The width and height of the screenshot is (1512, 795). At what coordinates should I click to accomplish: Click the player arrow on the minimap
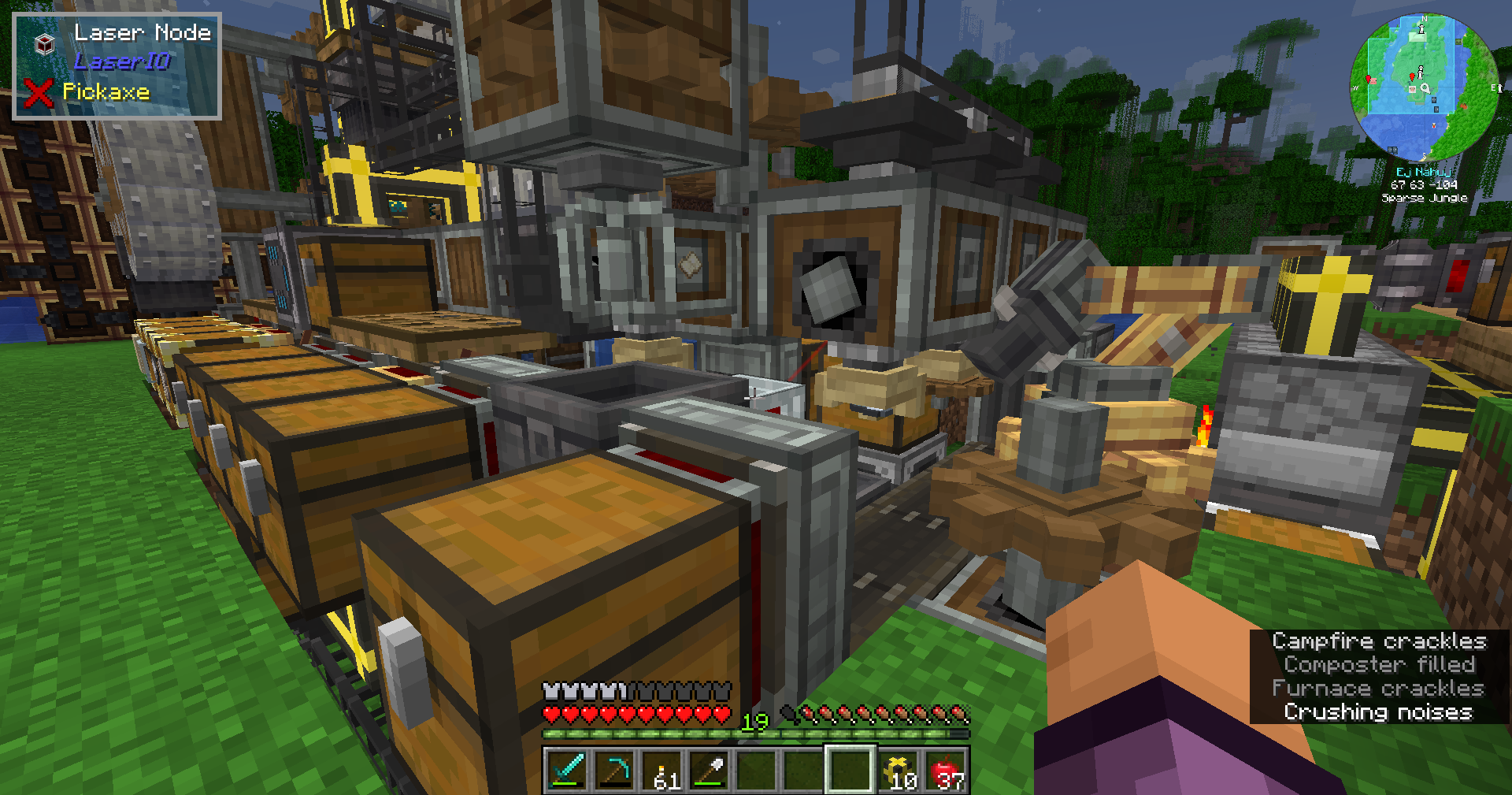1424,88
